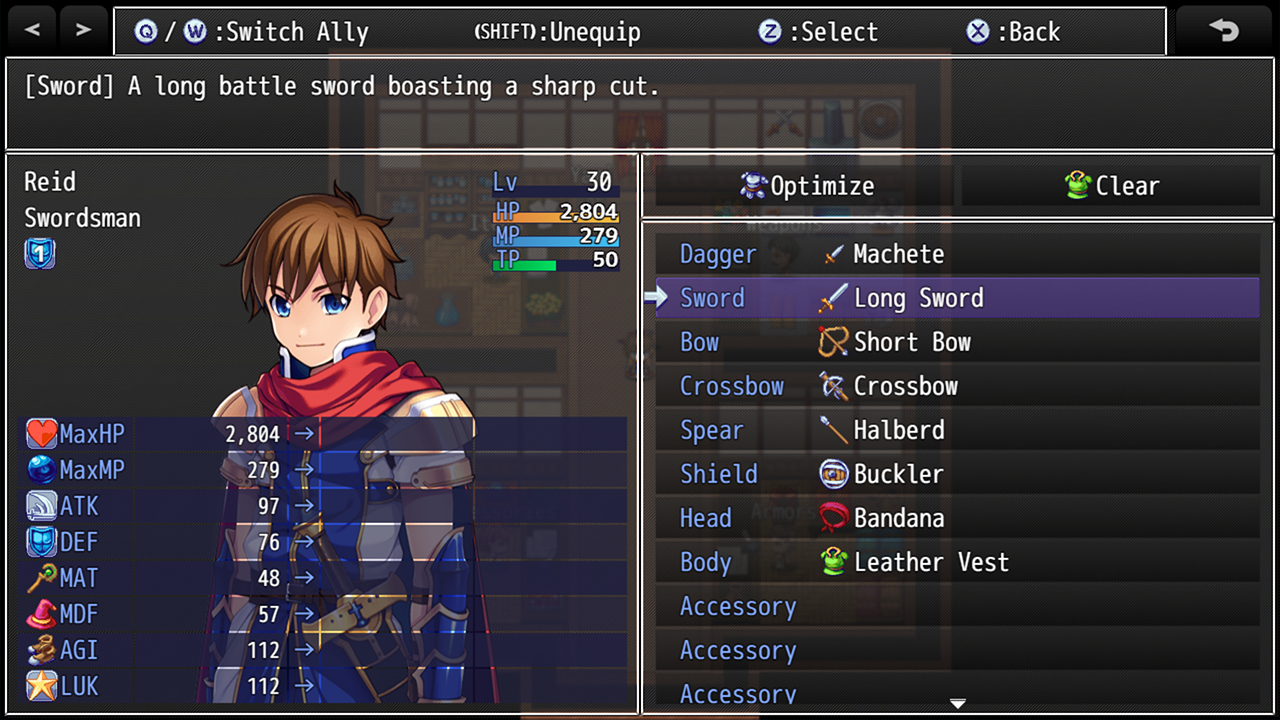
Task: Open the Bow slot holding Short Bow
Action: [x=957, y=342]
